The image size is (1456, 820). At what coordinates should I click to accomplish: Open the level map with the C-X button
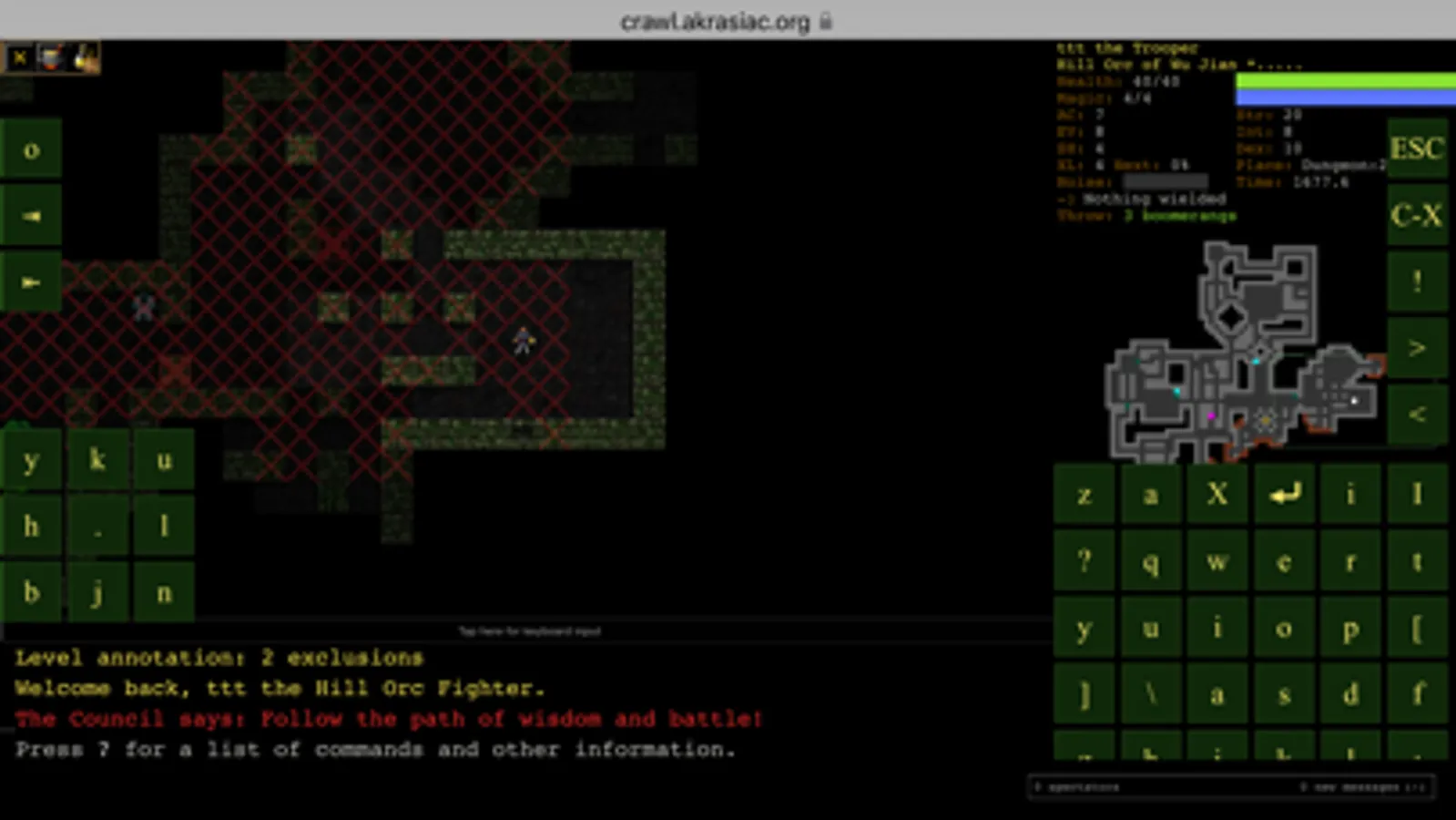tap(1416, 216)
